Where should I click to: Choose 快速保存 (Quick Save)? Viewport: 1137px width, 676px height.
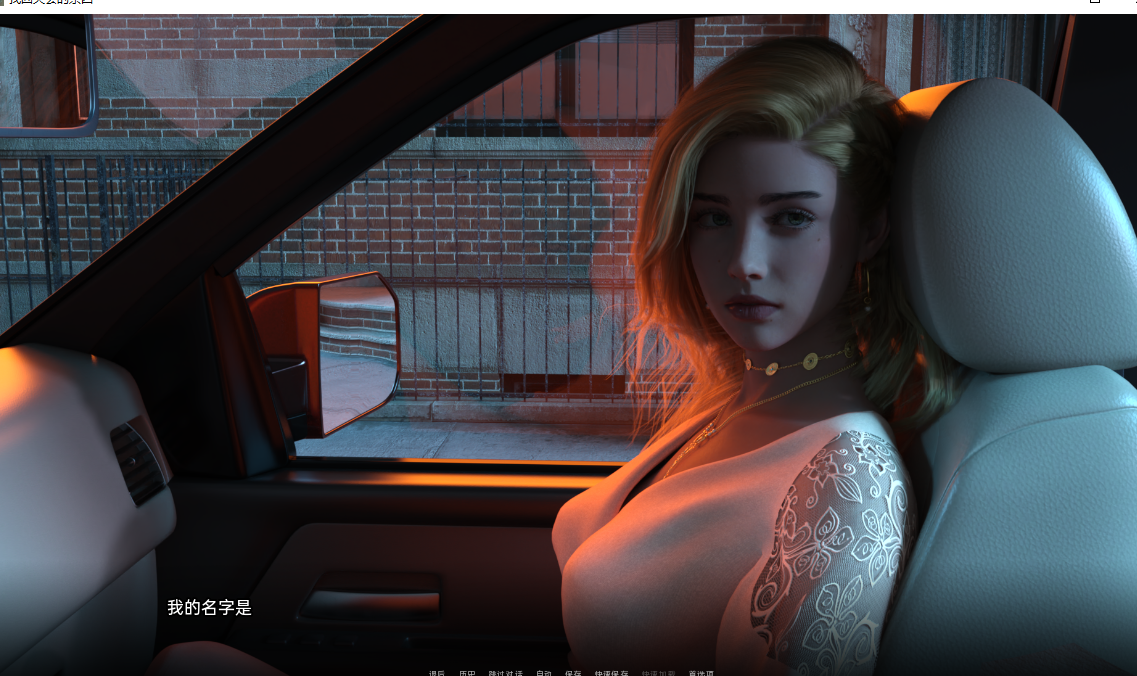[611, 673]
